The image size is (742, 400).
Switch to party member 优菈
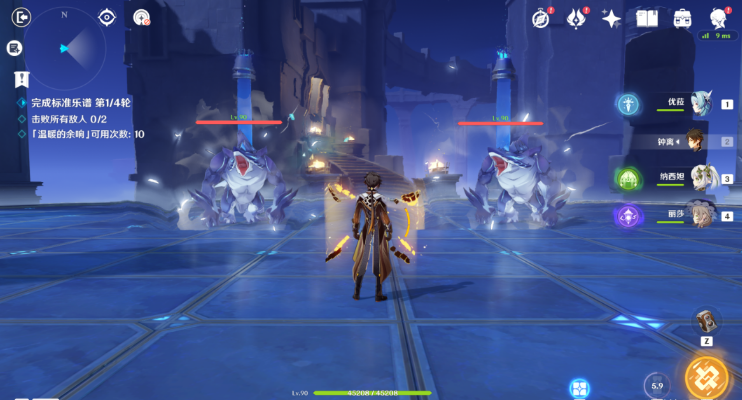click(700, 103)
